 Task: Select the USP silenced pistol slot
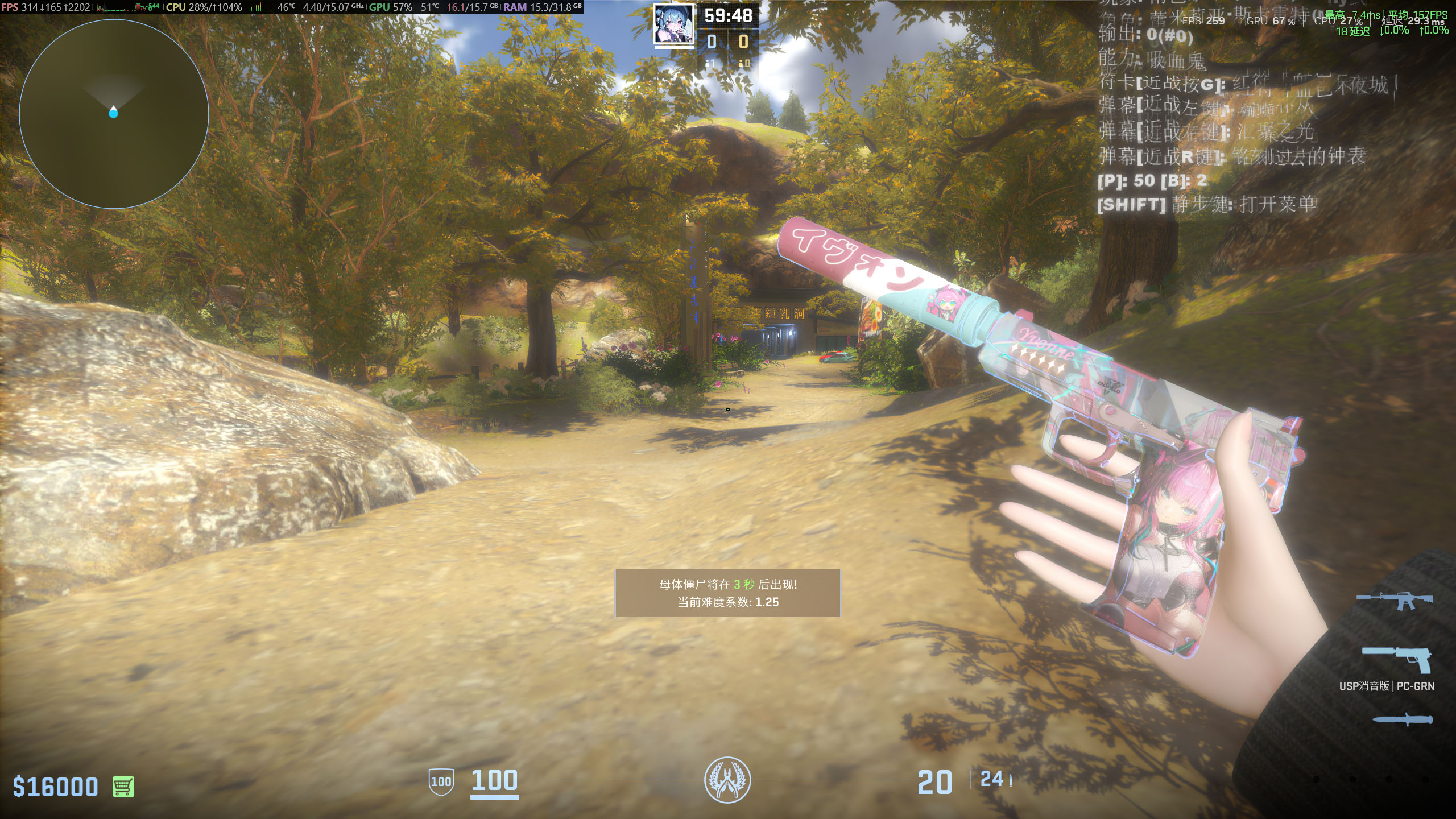(1397, 660)
